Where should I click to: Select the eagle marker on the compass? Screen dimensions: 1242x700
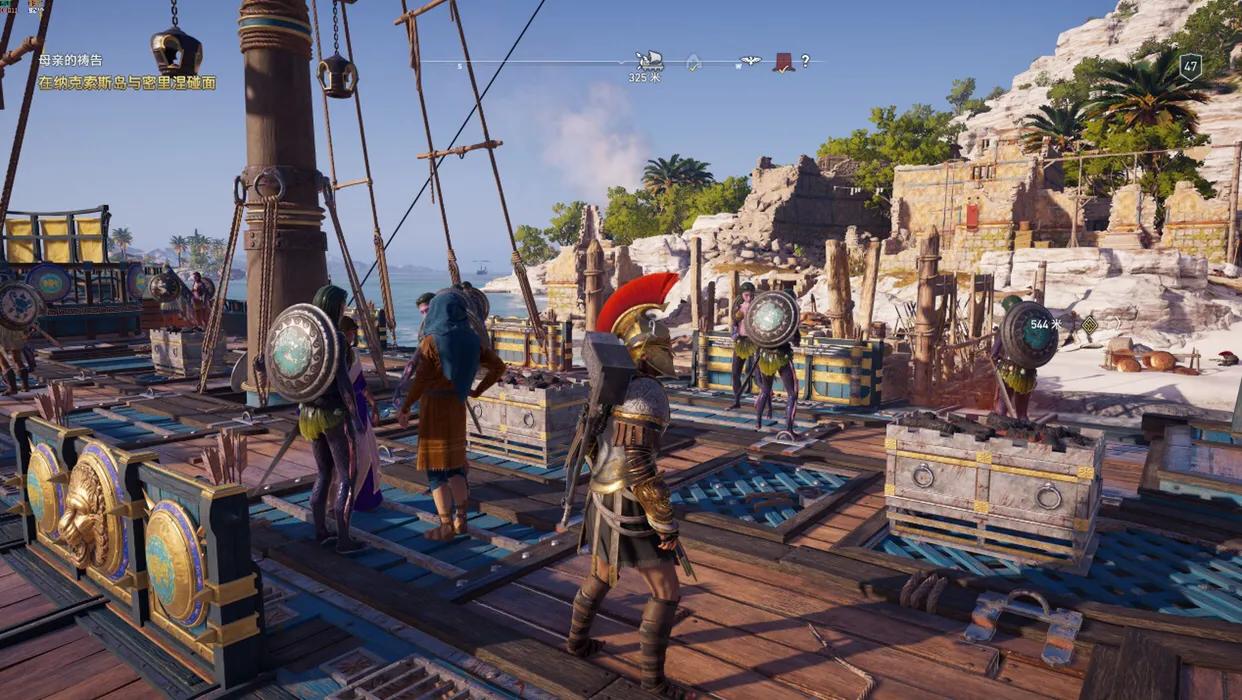point(750,61)
